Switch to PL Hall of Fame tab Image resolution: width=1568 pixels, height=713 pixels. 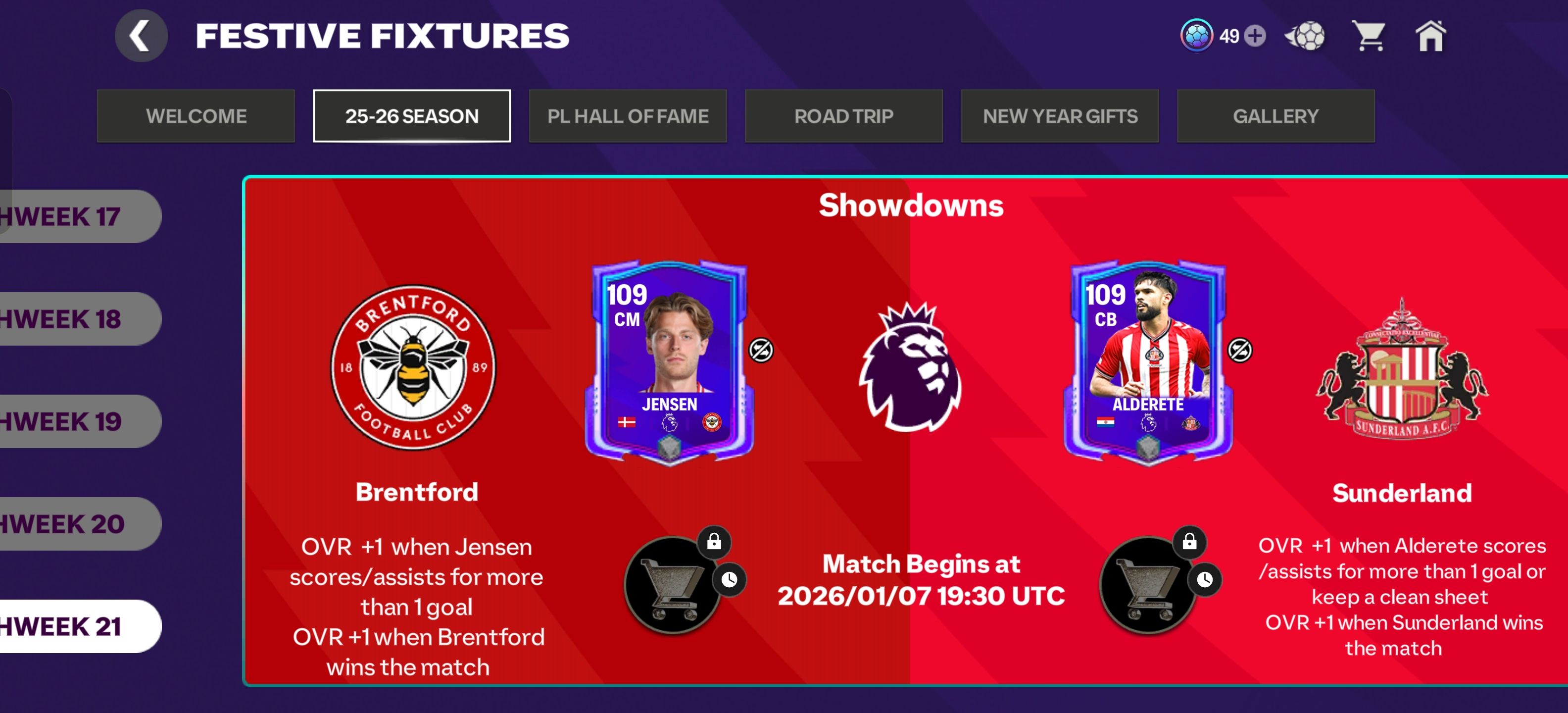coord(628,116)
